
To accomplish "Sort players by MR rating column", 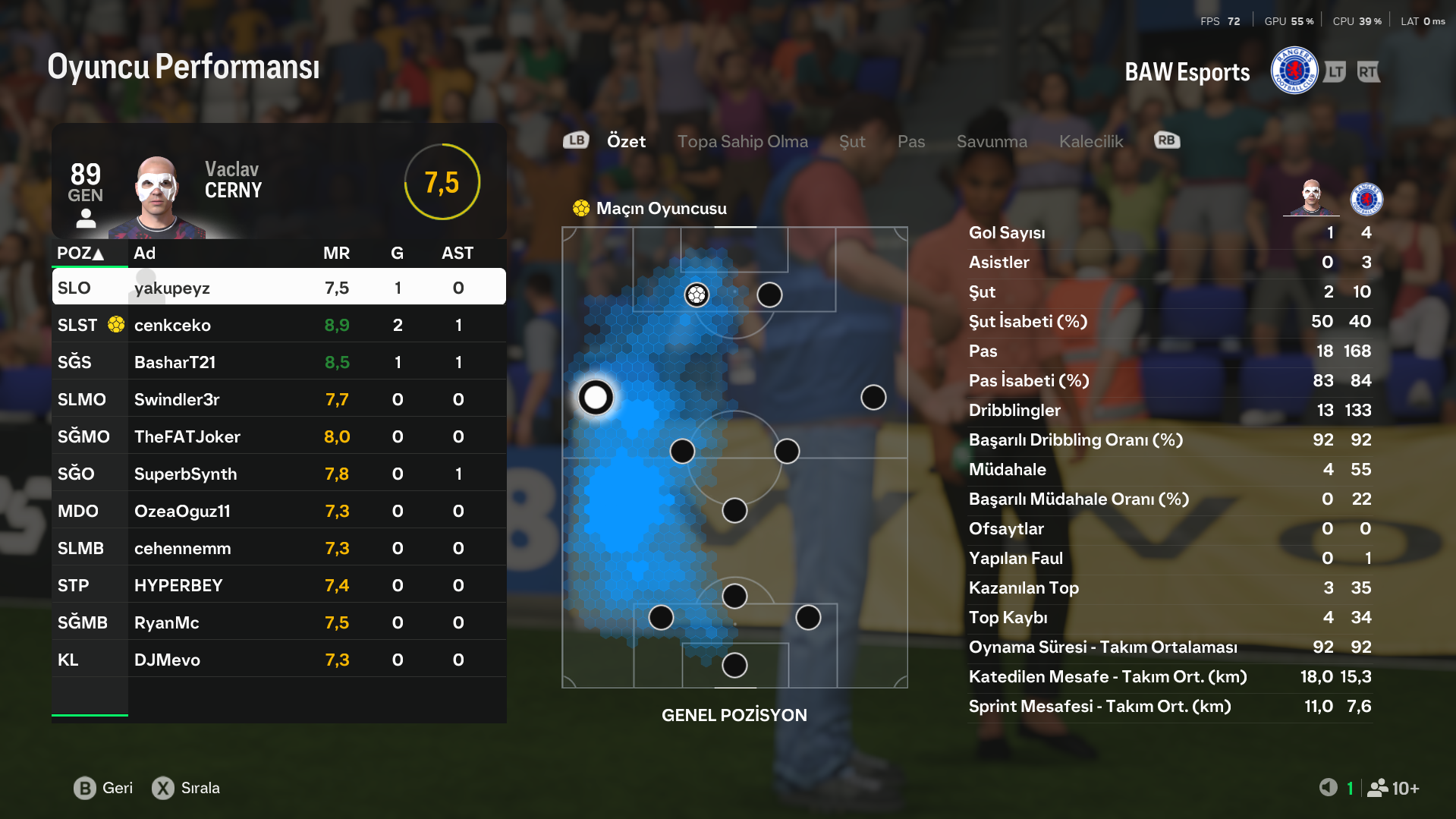I will [336, 254].
